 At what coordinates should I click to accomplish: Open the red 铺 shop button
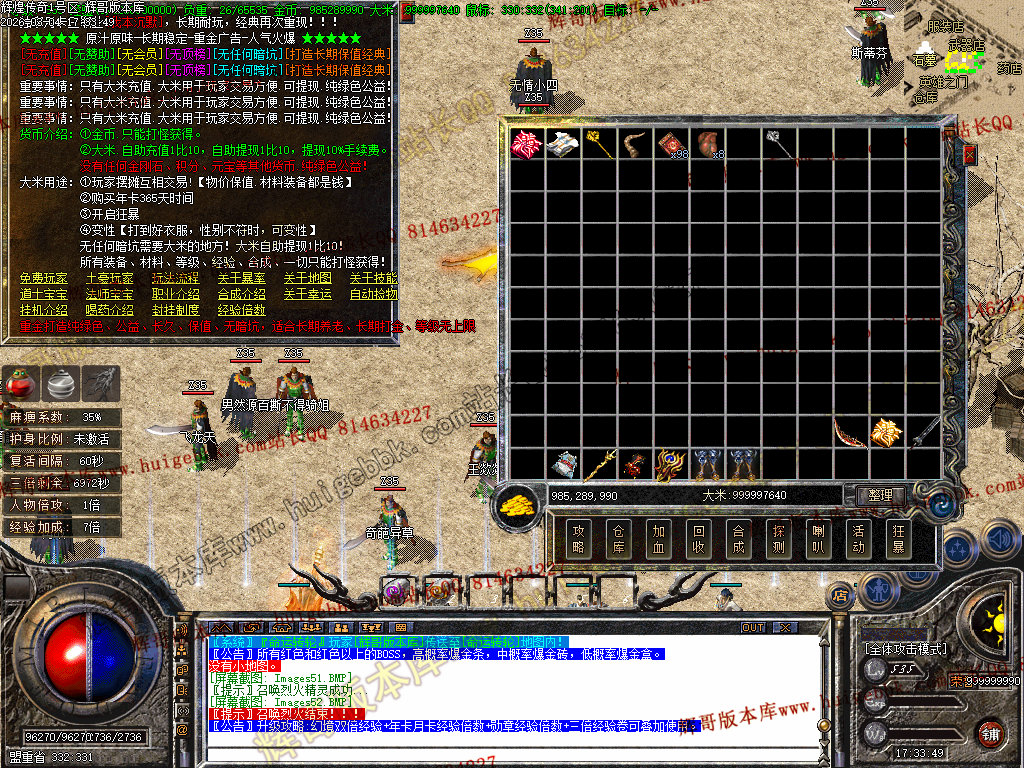pos(990,732)
